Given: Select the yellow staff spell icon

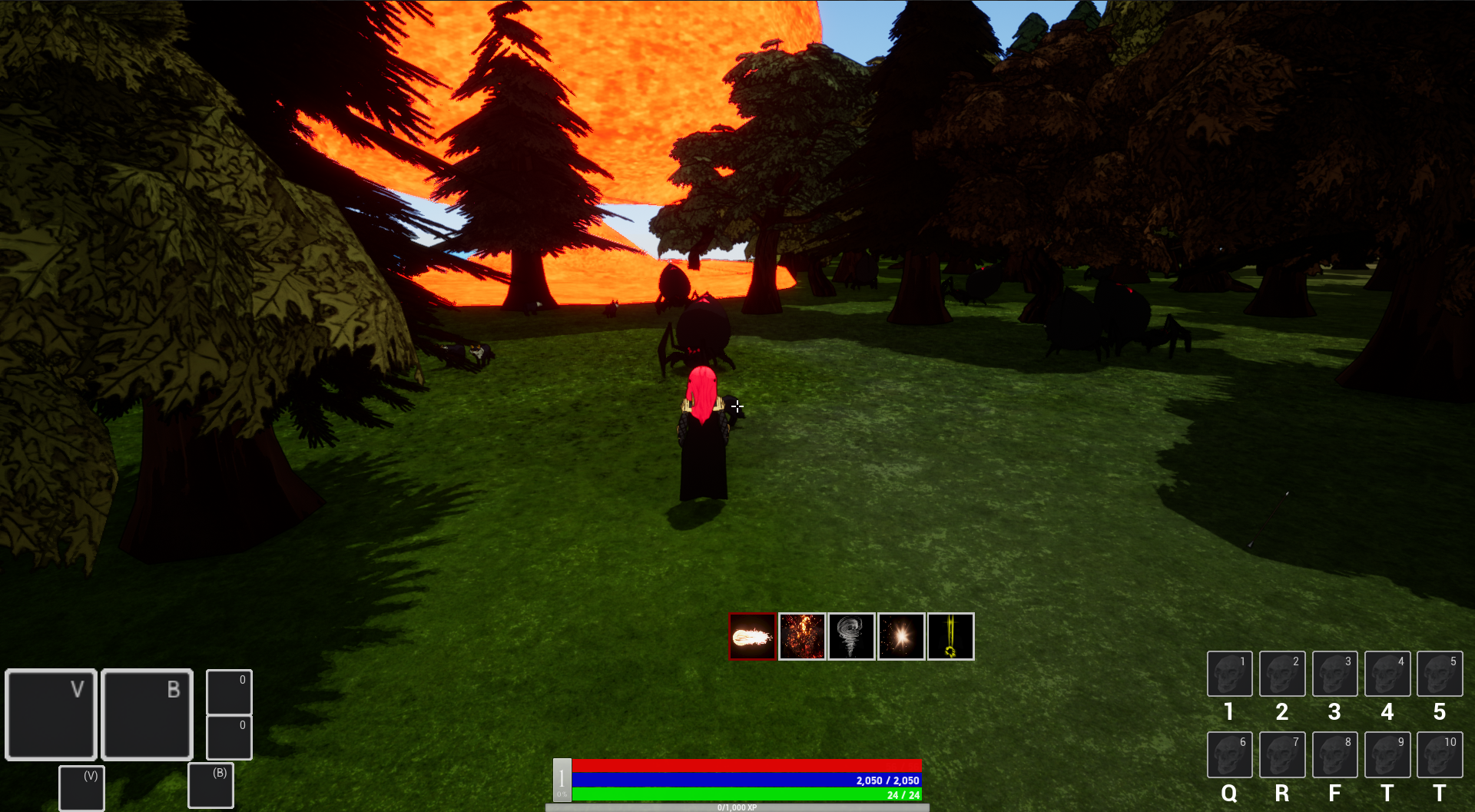Looking at the screenshot, I should pos(951,636).
